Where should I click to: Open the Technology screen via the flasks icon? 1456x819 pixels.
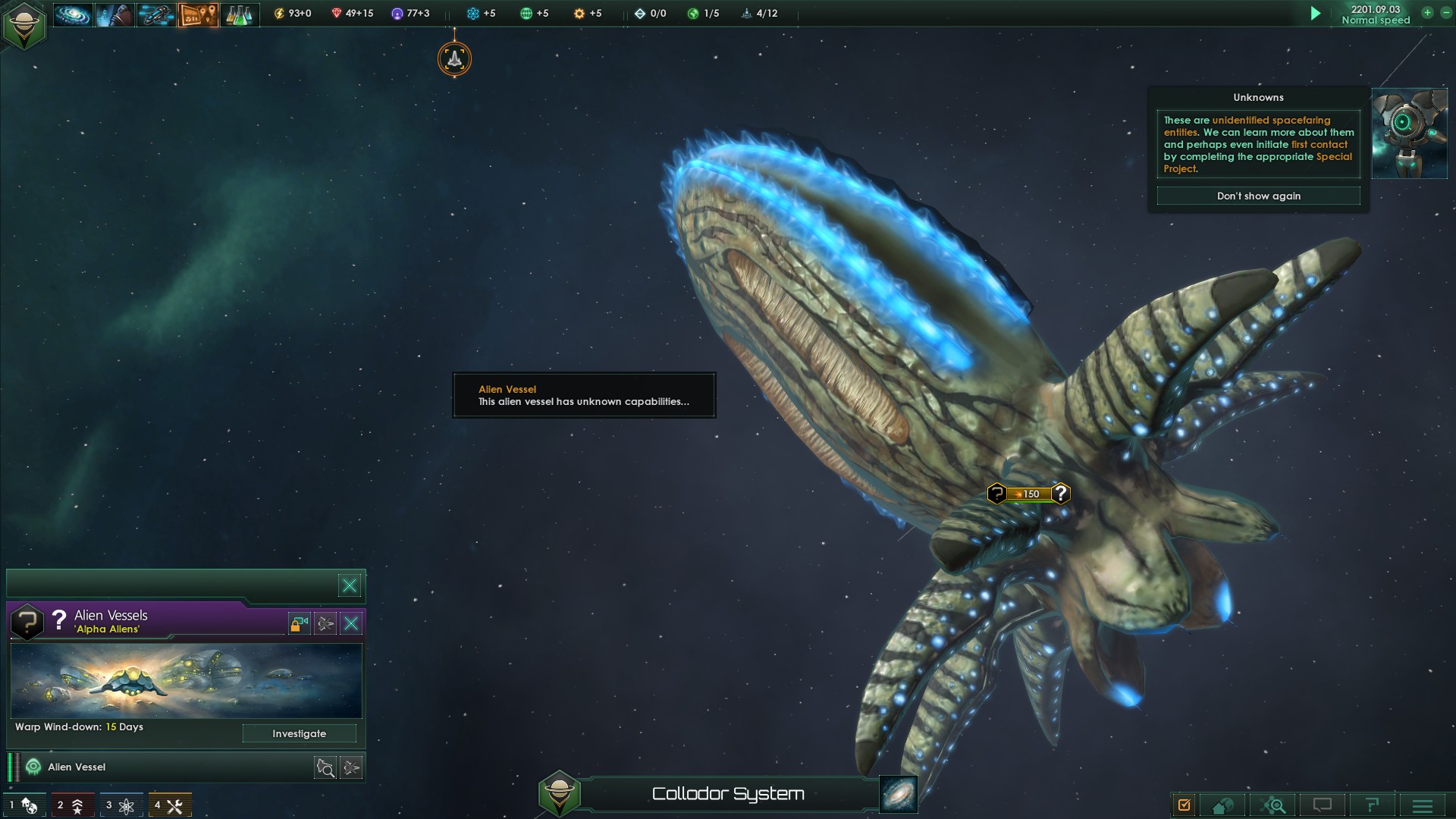click(x=239, y=13)
